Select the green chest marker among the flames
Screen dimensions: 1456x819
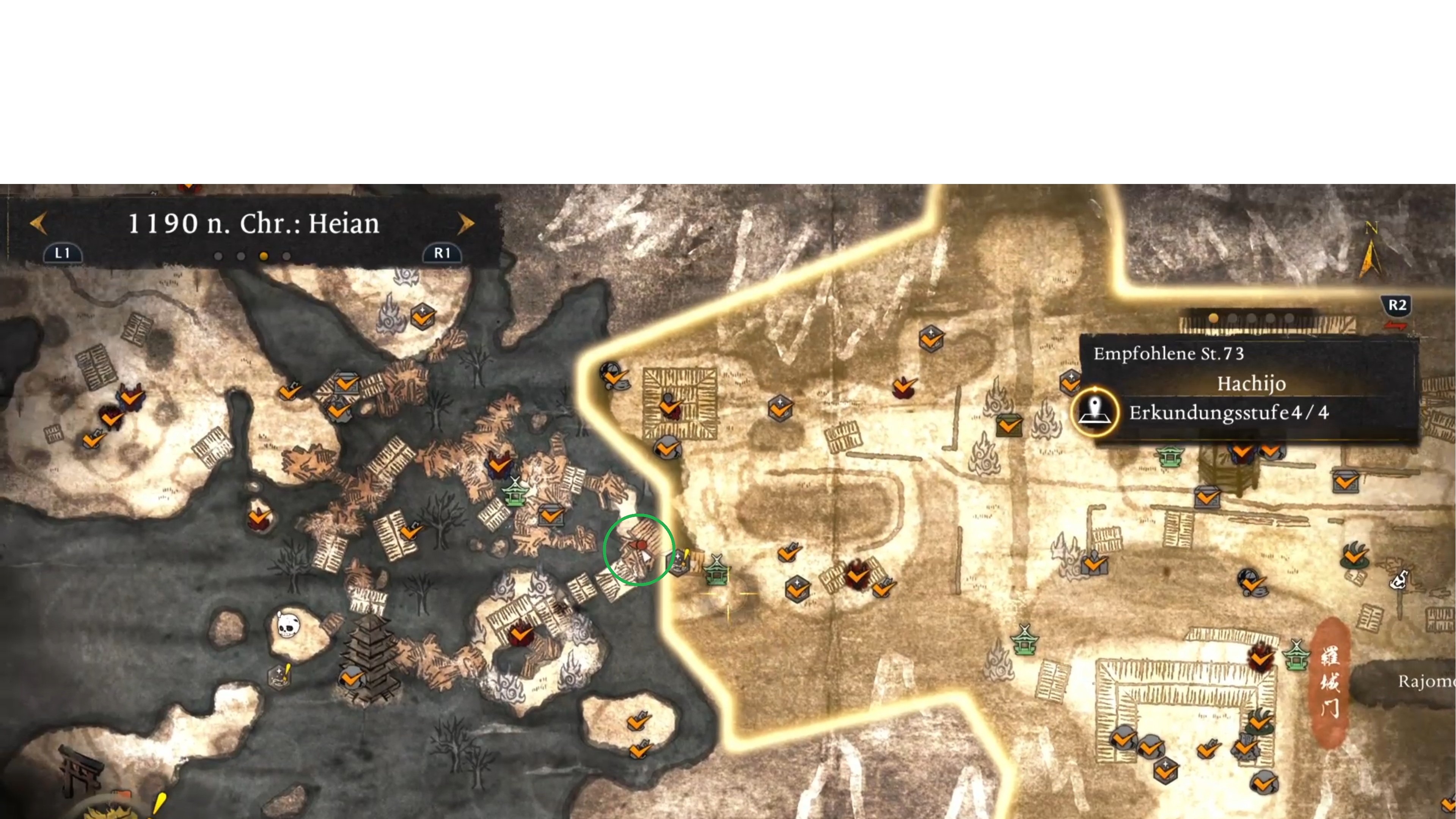1009,424
